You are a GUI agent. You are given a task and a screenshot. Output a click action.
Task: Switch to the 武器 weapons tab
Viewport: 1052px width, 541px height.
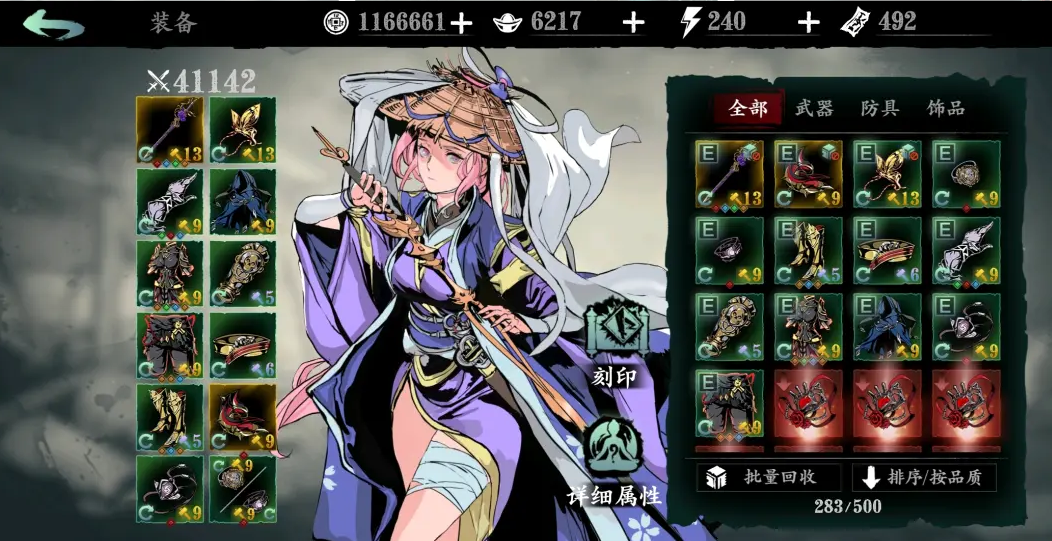[815, 108]
